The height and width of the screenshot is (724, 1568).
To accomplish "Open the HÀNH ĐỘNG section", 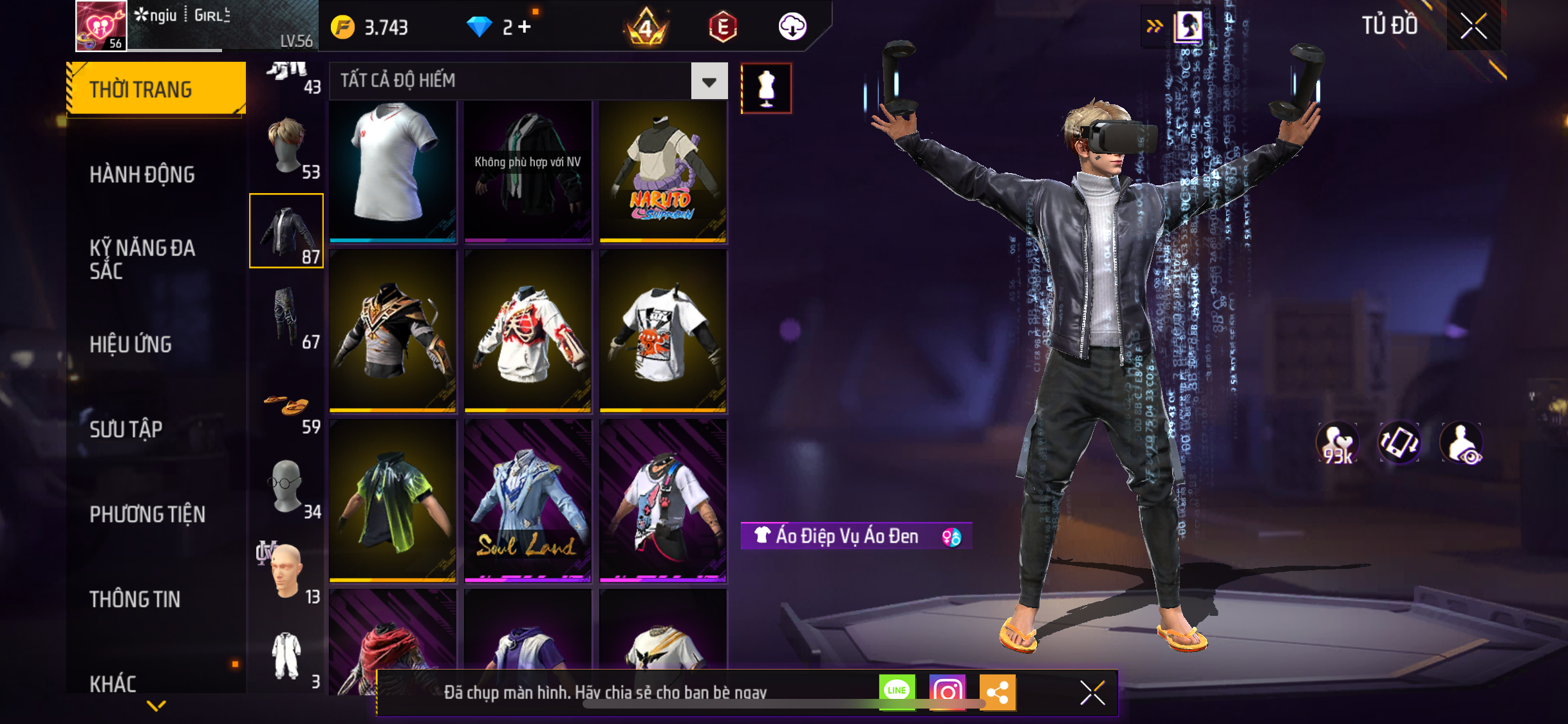I will [142, 174].
